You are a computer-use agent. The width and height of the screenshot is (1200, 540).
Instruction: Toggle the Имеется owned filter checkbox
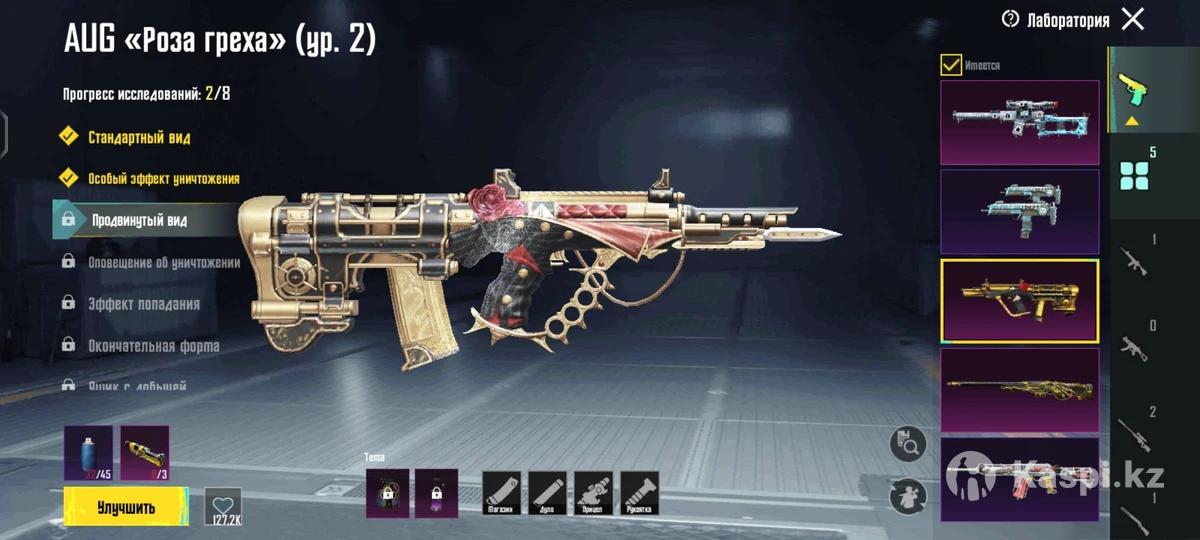(x=951, y=65)
